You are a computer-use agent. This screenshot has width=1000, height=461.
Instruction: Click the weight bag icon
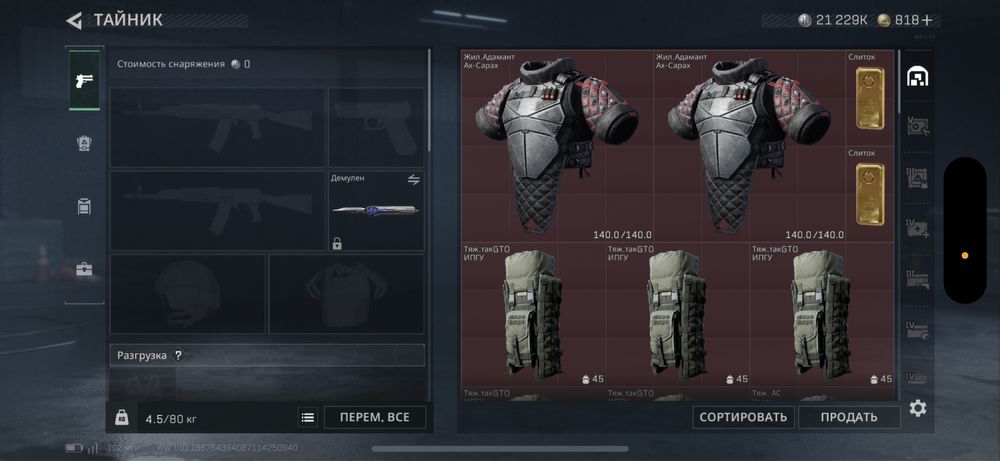(x=121, y=418)
